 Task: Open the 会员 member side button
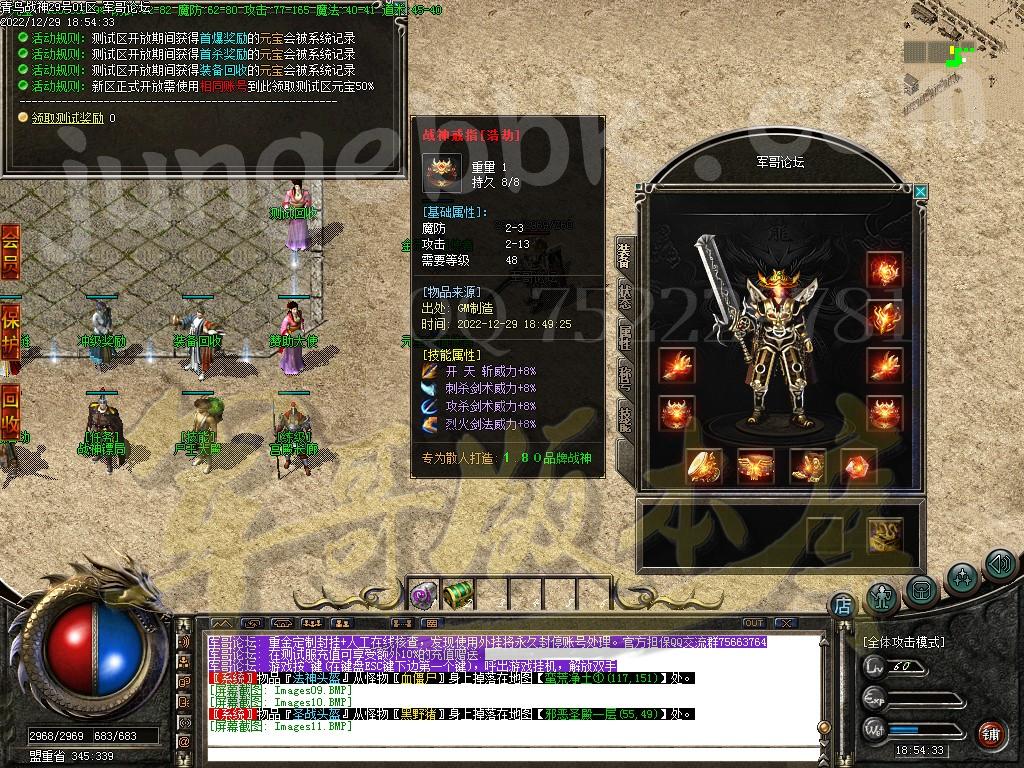(x=10, y=254)
